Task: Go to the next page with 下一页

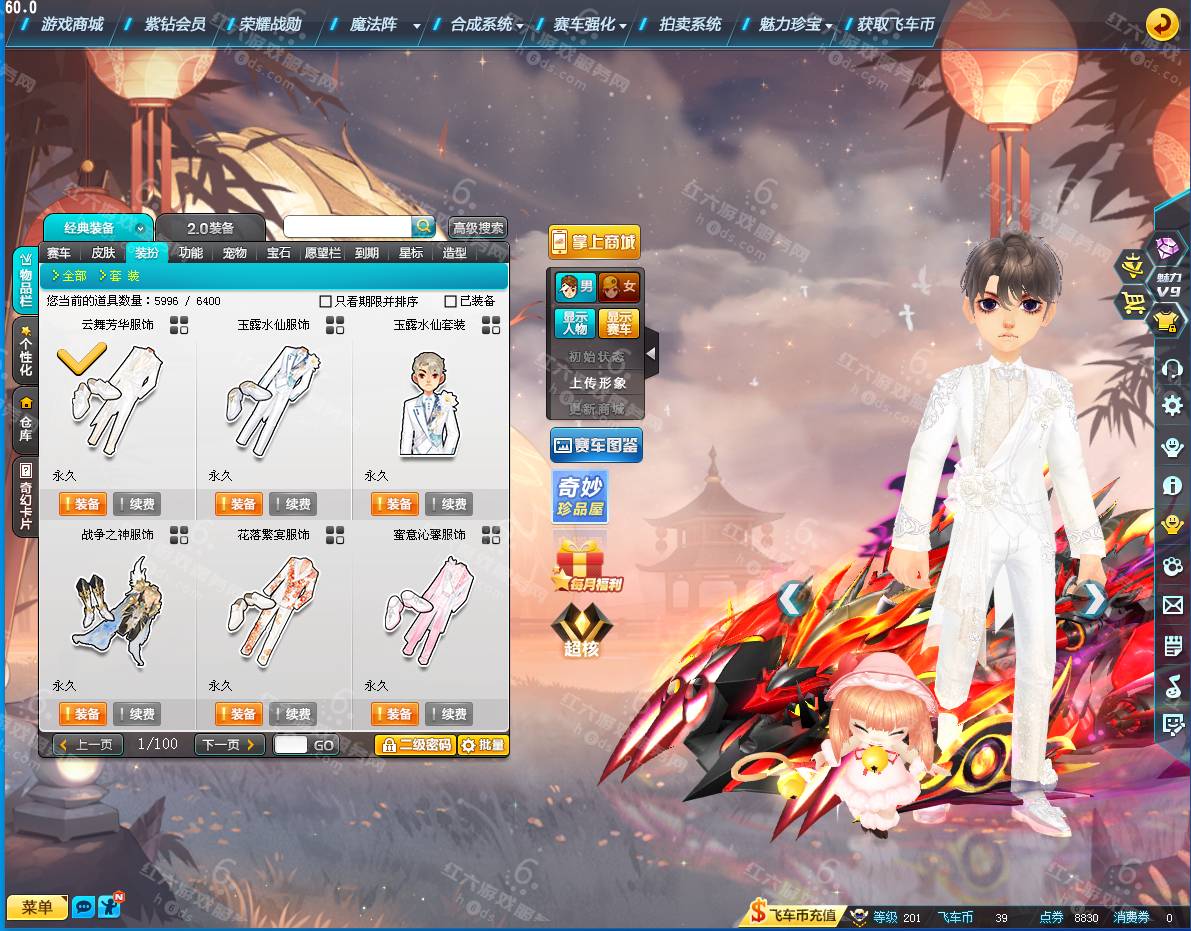Action: click(x=229, y=744)
